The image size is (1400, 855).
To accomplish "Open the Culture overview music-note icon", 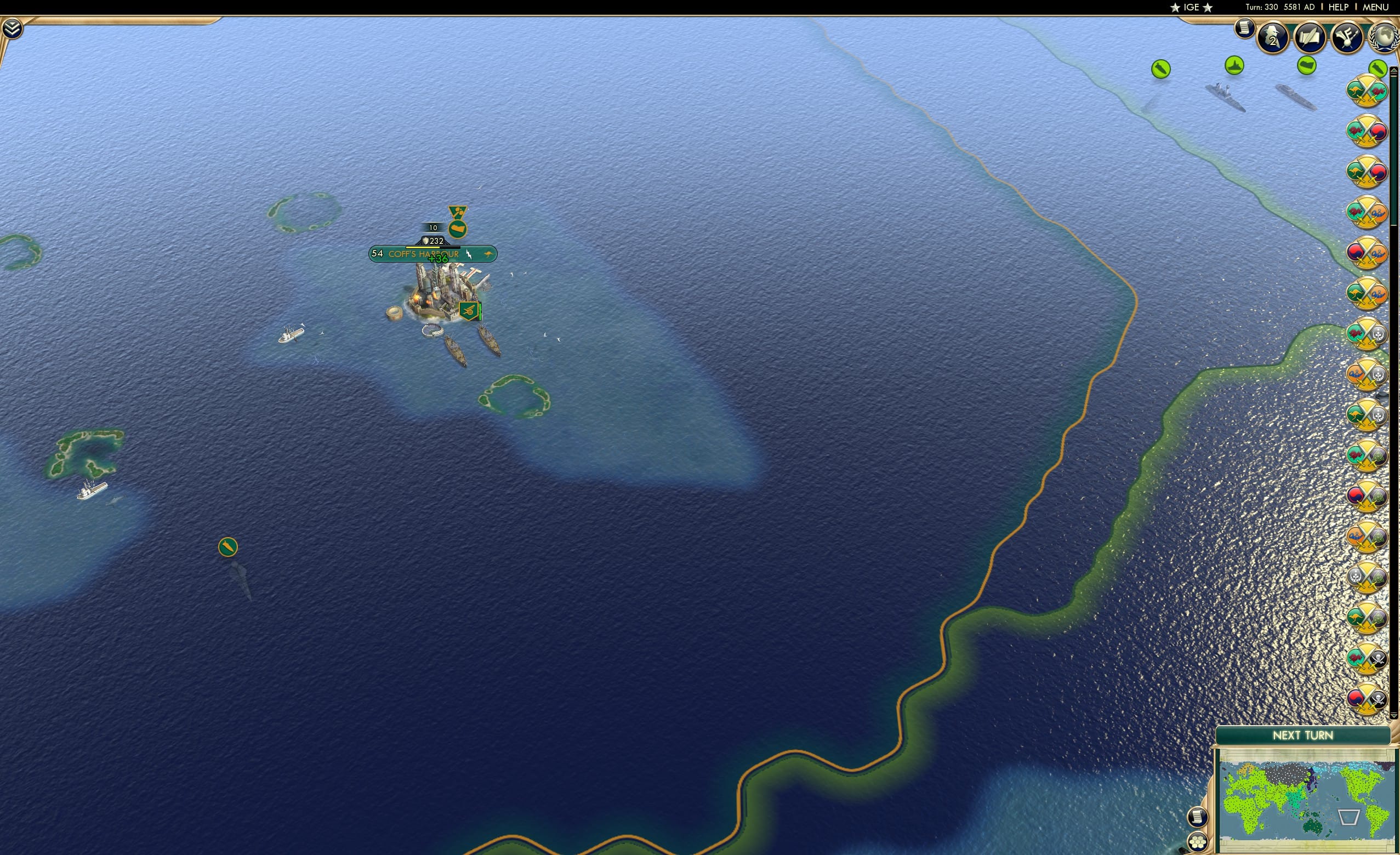I will (1347, 35).
